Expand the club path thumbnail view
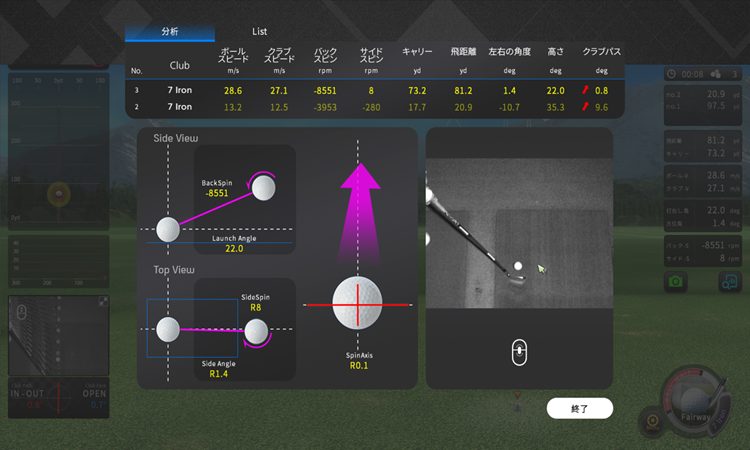This screenshot has height=450, width=750. tap(104, 301)
